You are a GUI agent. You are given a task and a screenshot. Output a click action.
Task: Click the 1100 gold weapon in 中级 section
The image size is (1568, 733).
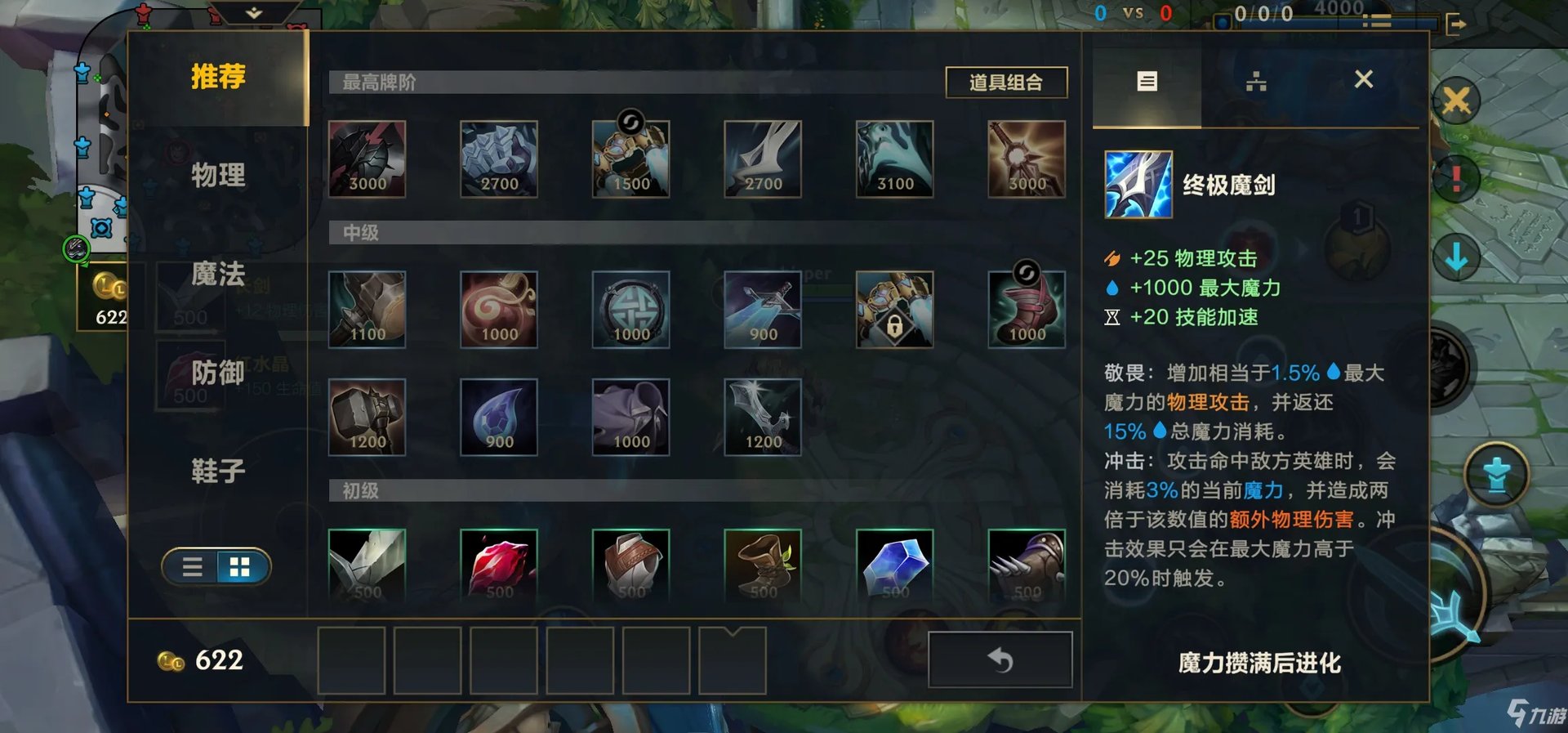367,309
